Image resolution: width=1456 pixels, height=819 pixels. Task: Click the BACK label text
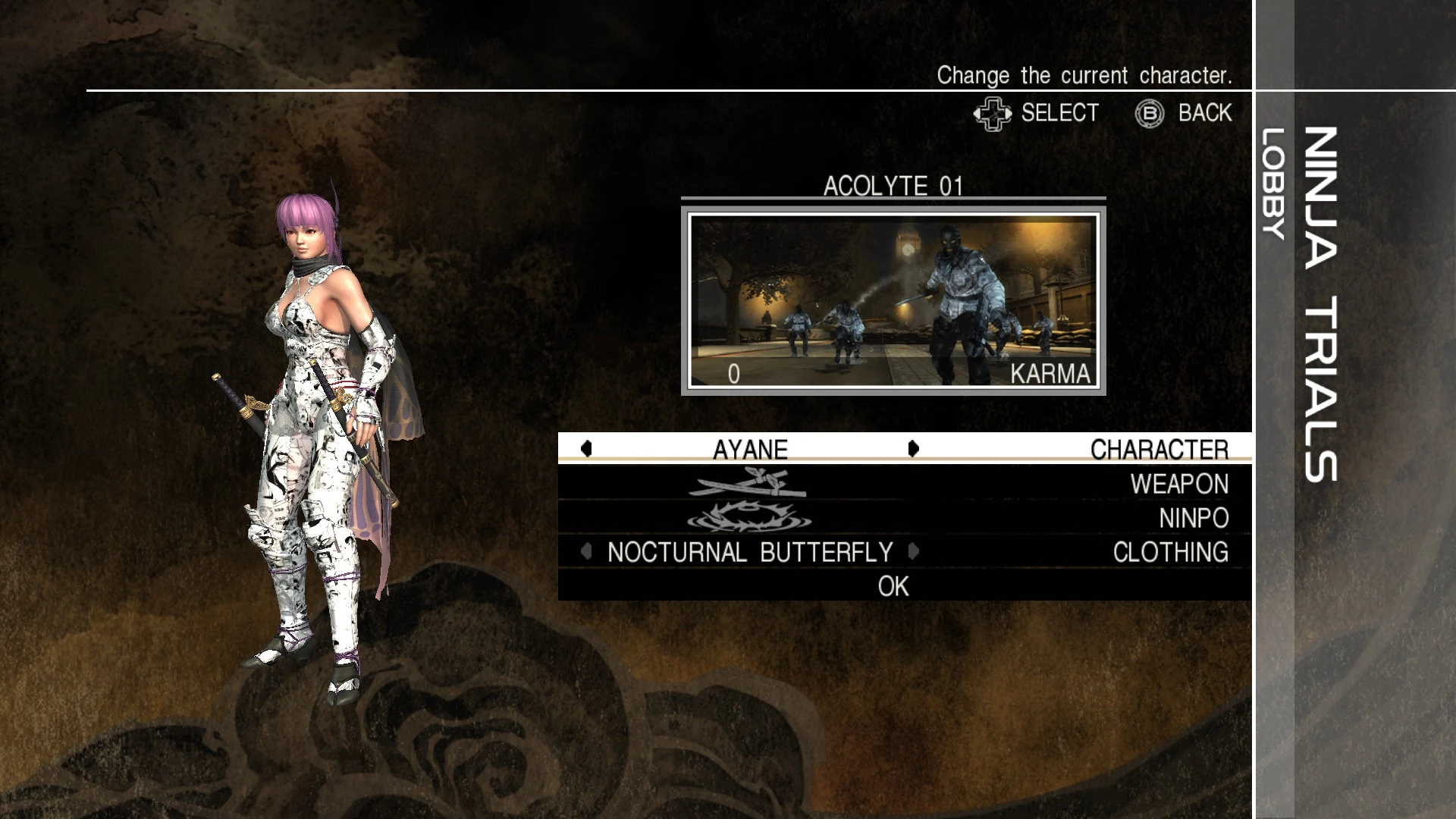click(1203, 112)
